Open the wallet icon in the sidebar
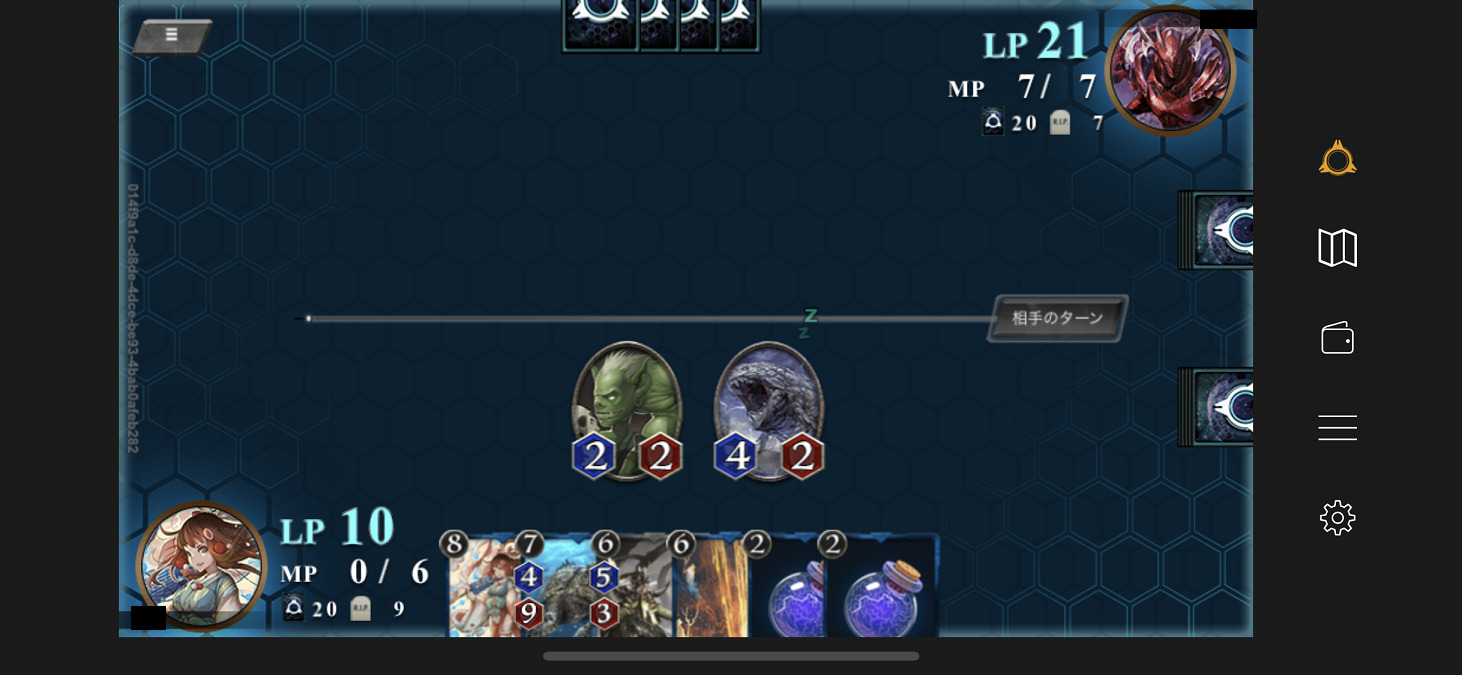The width and height of the screenshot is (1462, 675). (x=1337, y=338)
